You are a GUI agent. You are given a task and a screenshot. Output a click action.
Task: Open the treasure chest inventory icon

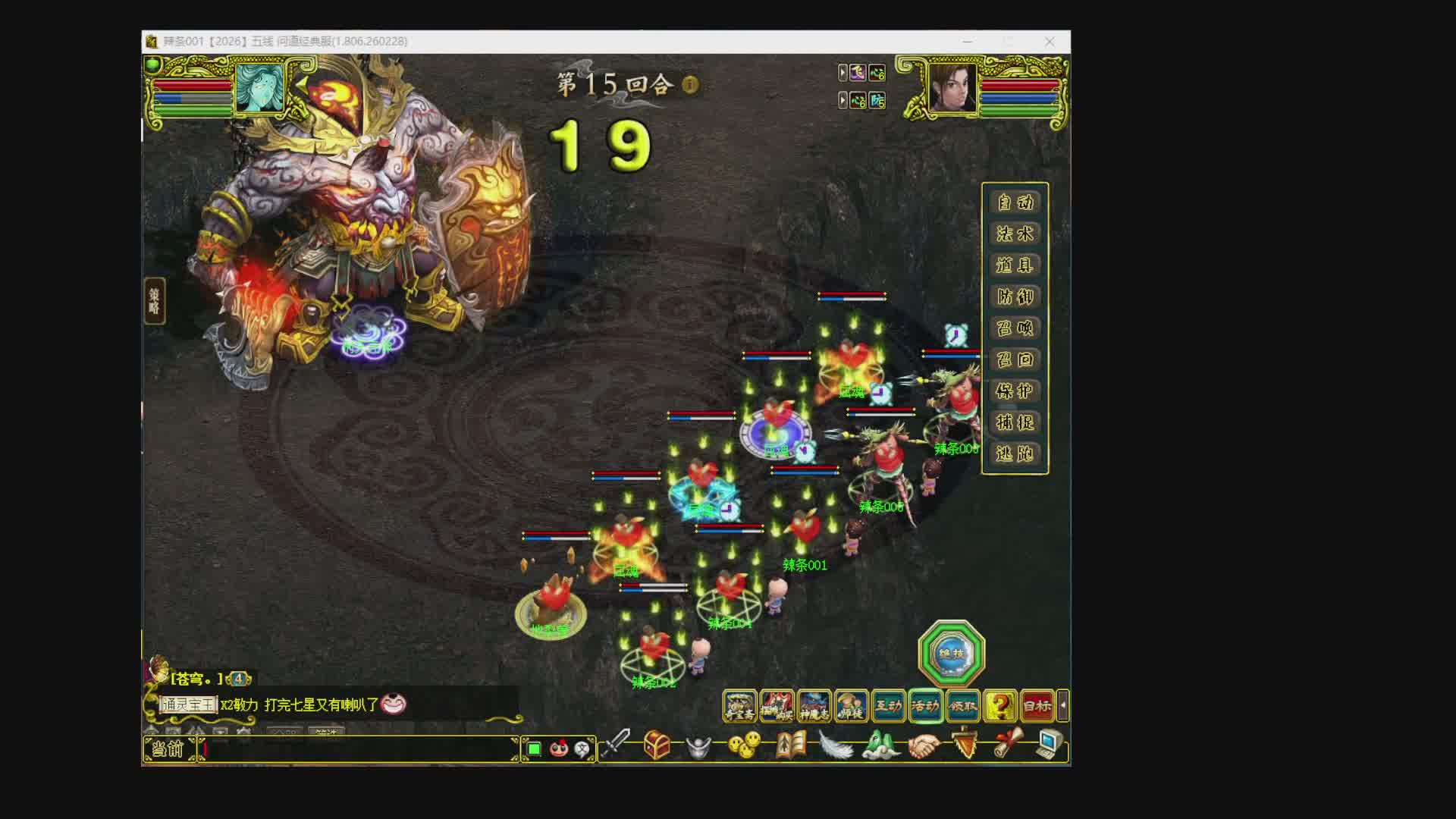click(x=657, y=745)
